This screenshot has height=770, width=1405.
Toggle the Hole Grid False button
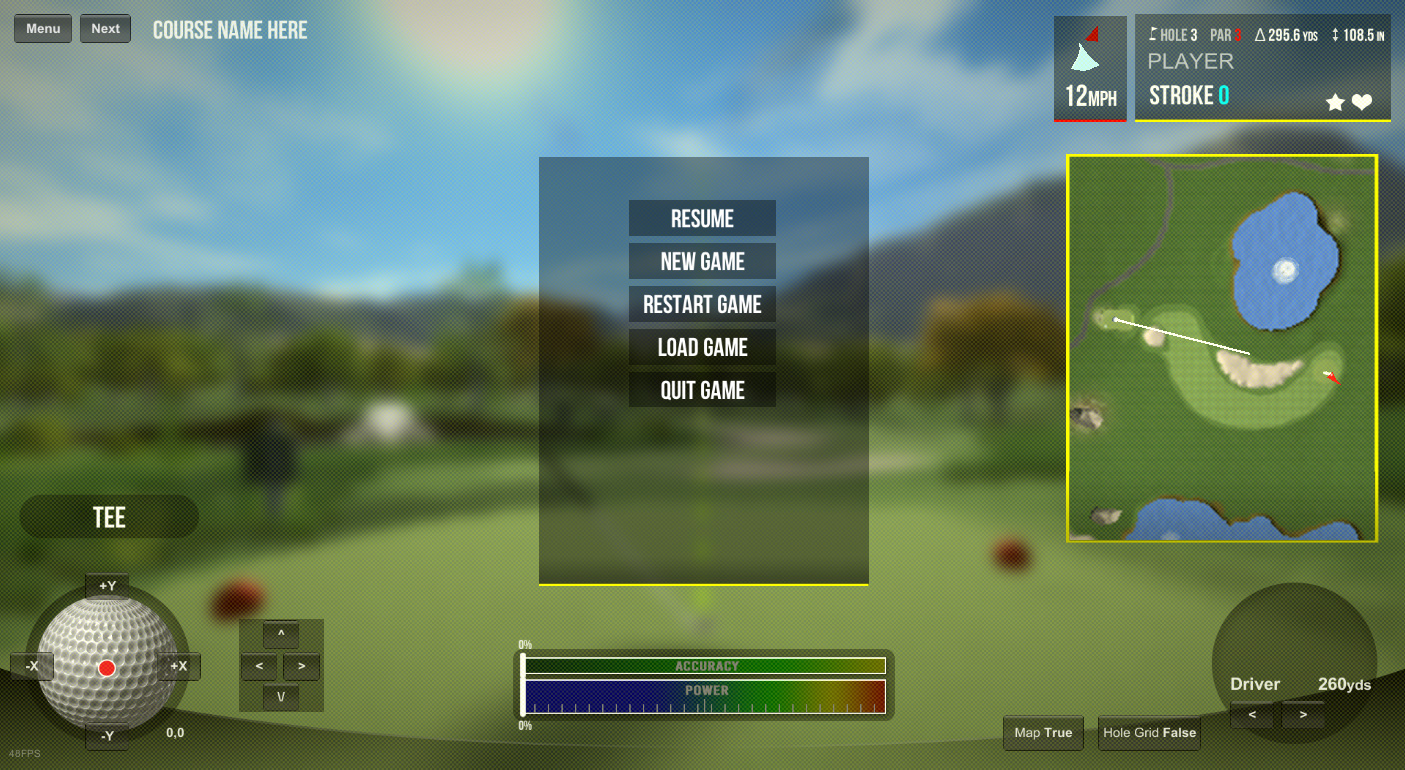pyautogui.click(x=1149, y=733)
